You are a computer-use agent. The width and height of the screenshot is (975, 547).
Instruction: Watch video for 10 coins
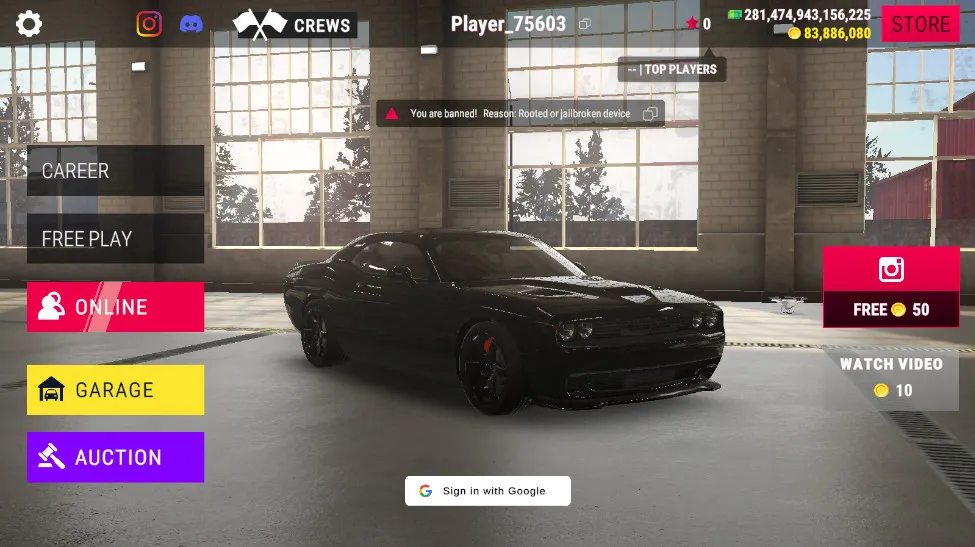pos(890,377)
